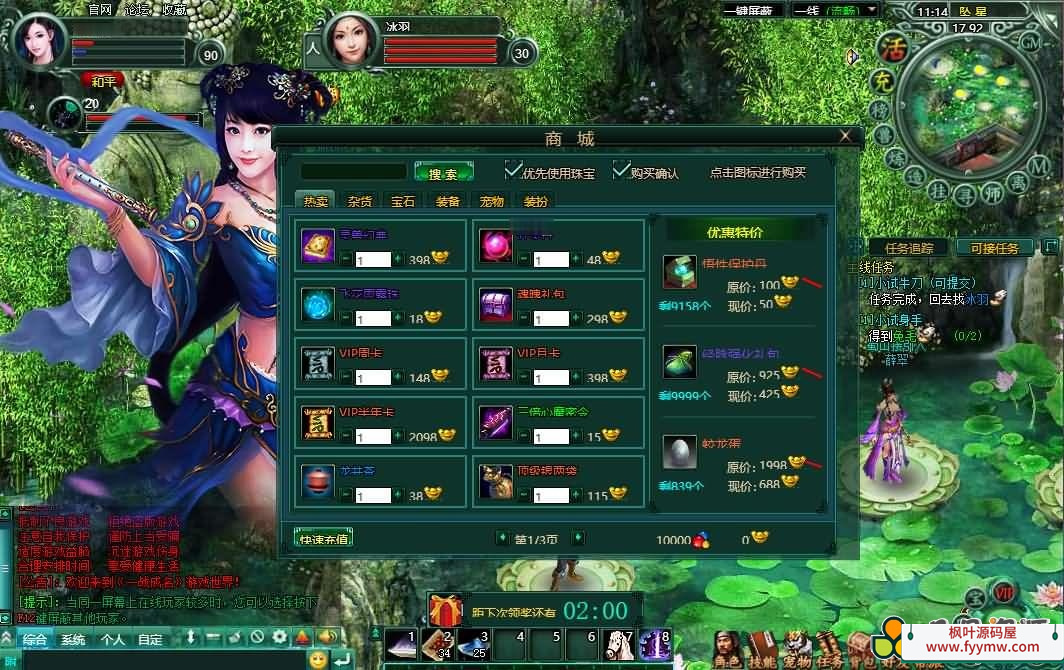Viewport: 1064px width, 670px height.
Task: Go to the next shop page arrow
Action: point(577,539)
